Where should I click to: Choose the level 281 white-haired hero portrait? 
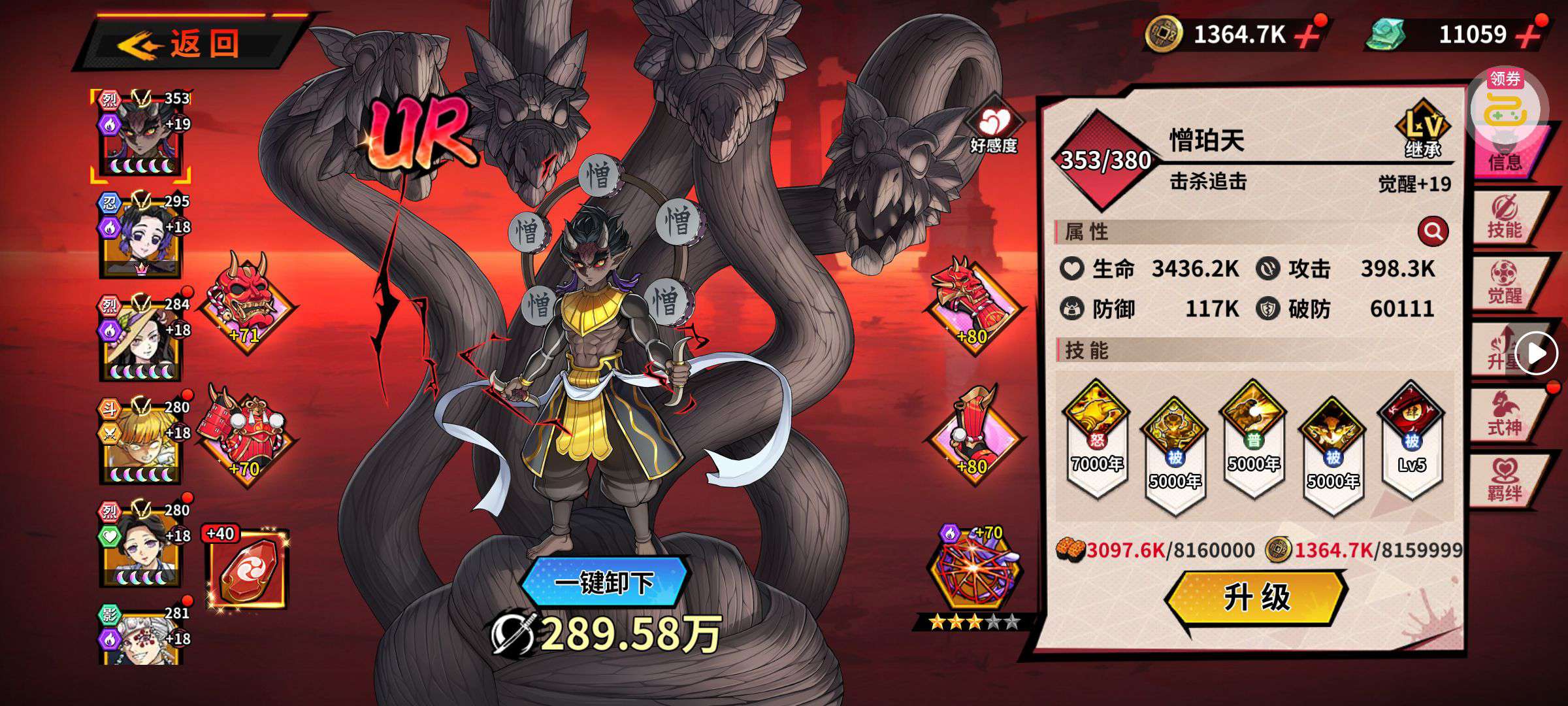pos(140,637)
